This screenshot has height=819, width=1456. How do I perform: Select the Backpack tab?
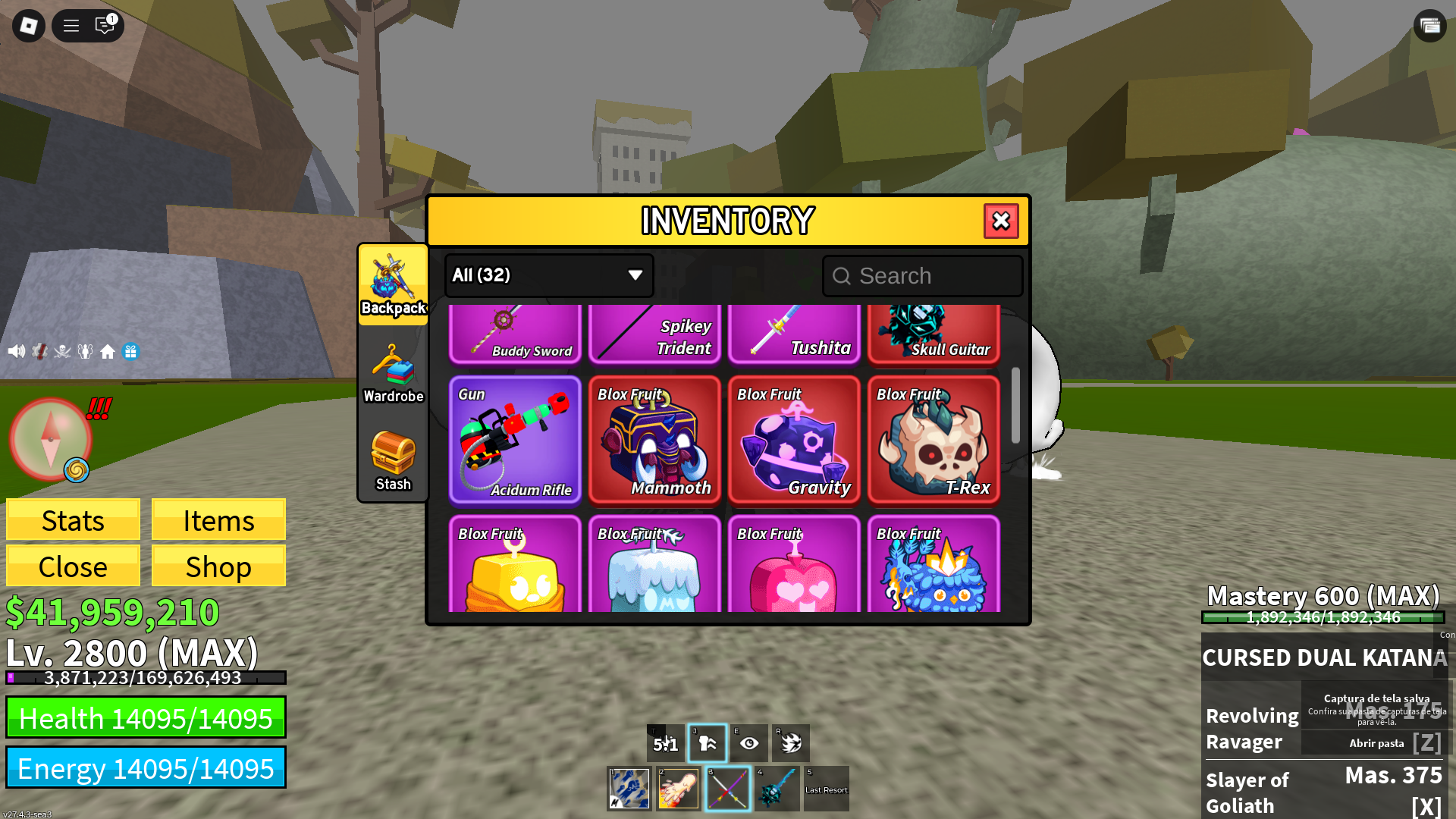coord(393,285)
